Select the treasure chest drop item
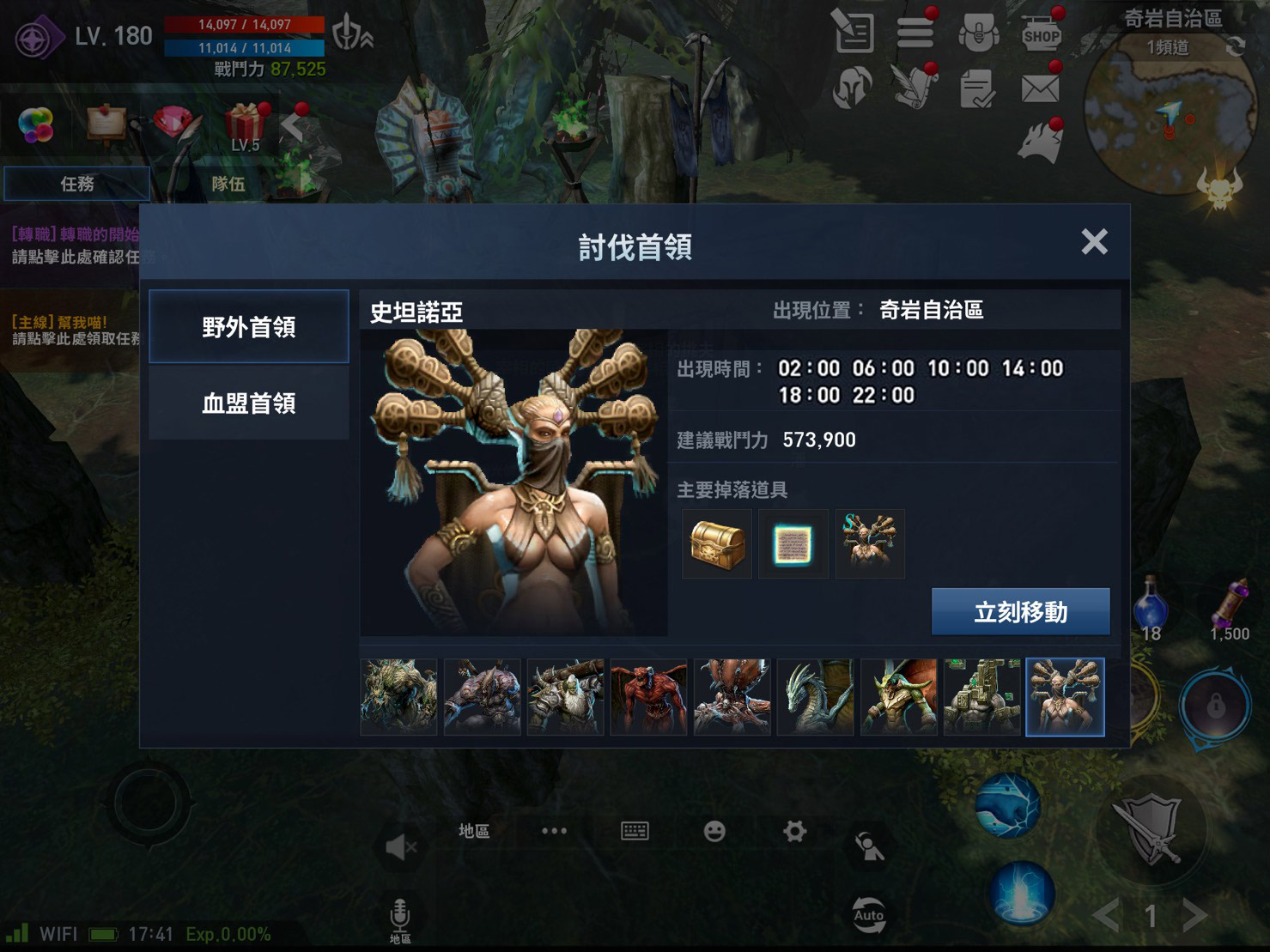 click(x=716, y=543)
